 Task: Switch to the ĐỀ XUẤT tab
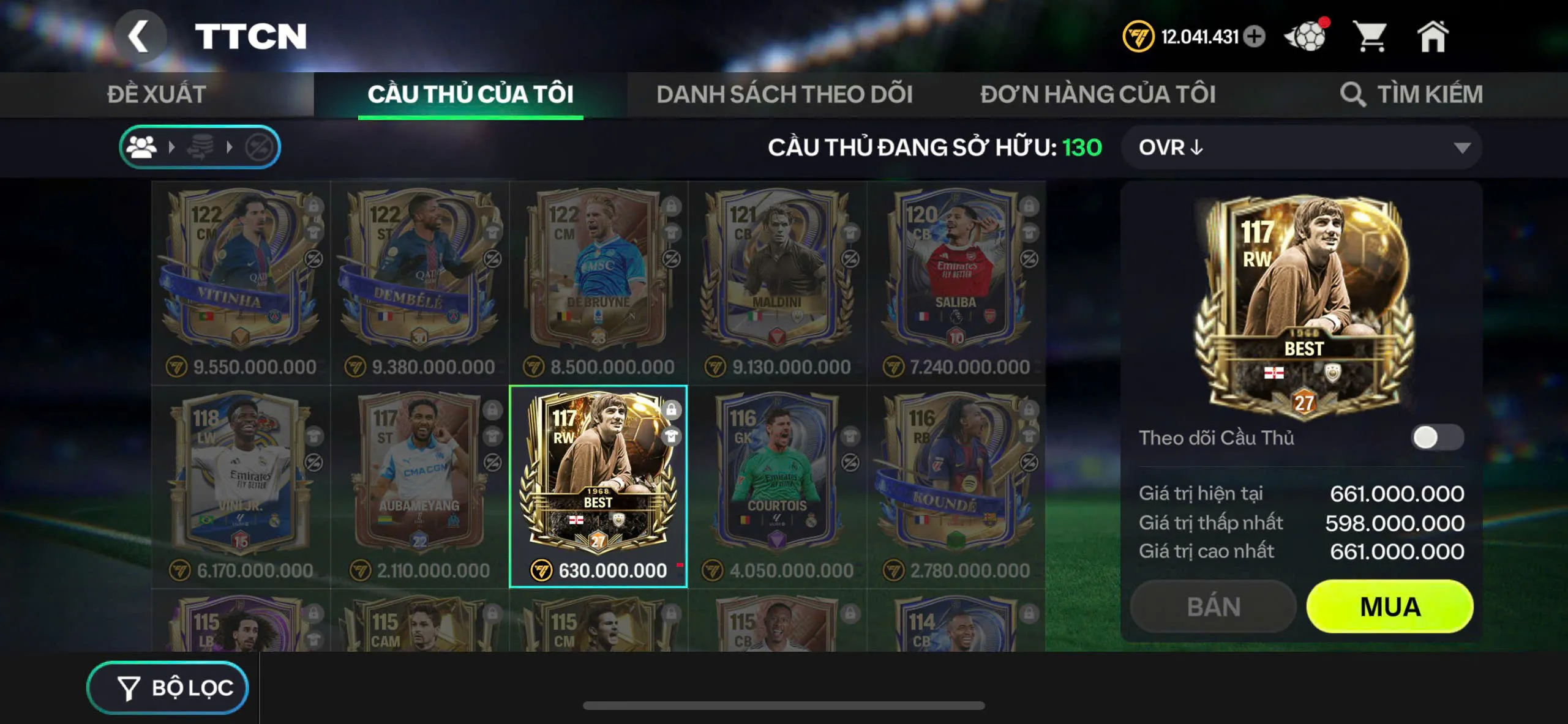(156, 94)
